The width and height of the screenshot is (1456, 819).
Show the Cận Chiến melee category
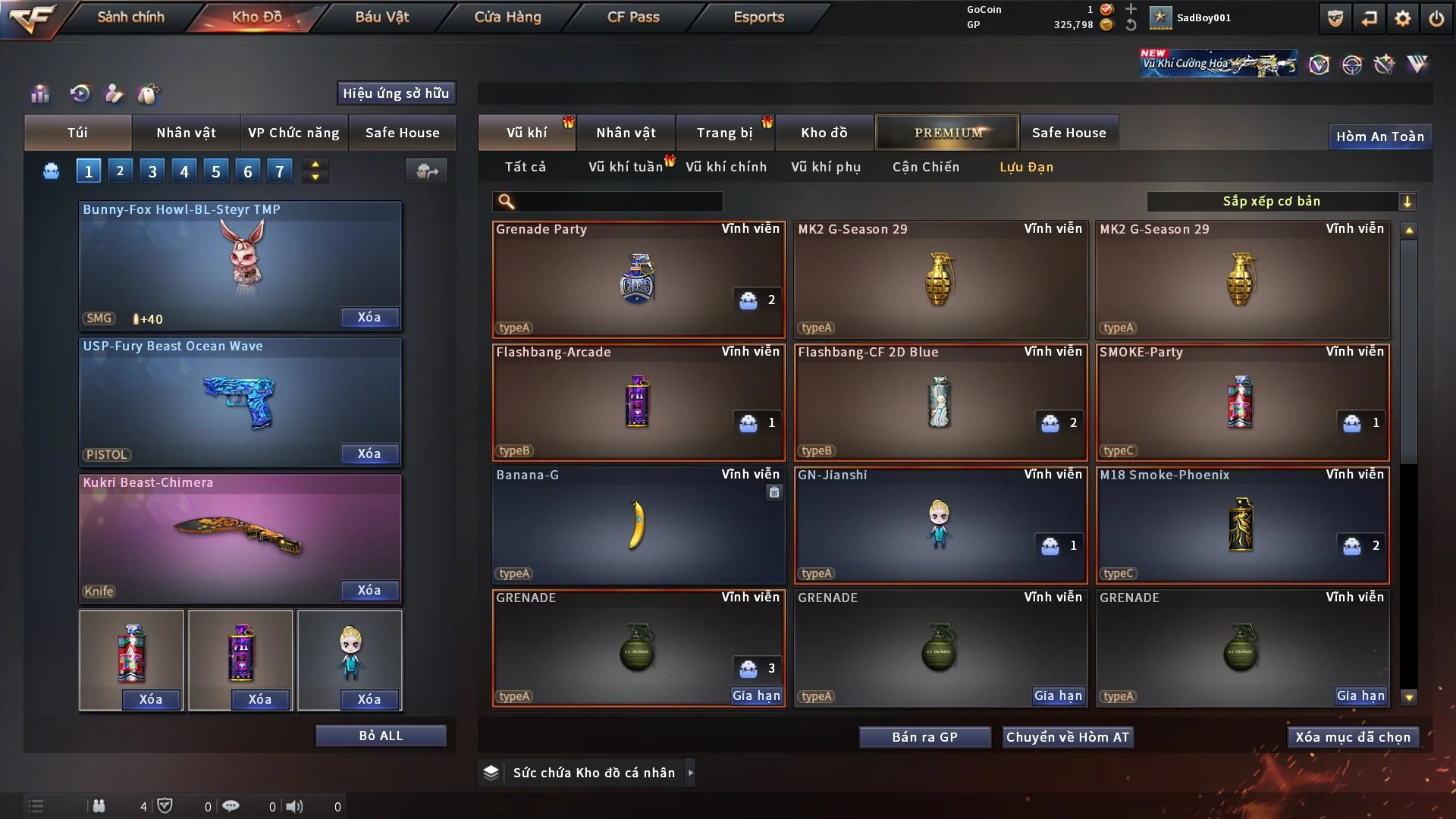(925, 167)
